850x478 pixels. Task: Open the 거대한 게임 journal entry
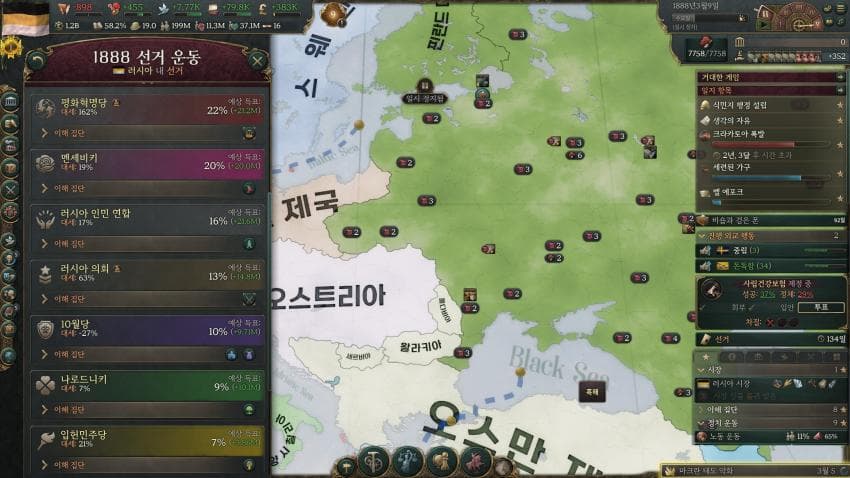tap(770, 77)
